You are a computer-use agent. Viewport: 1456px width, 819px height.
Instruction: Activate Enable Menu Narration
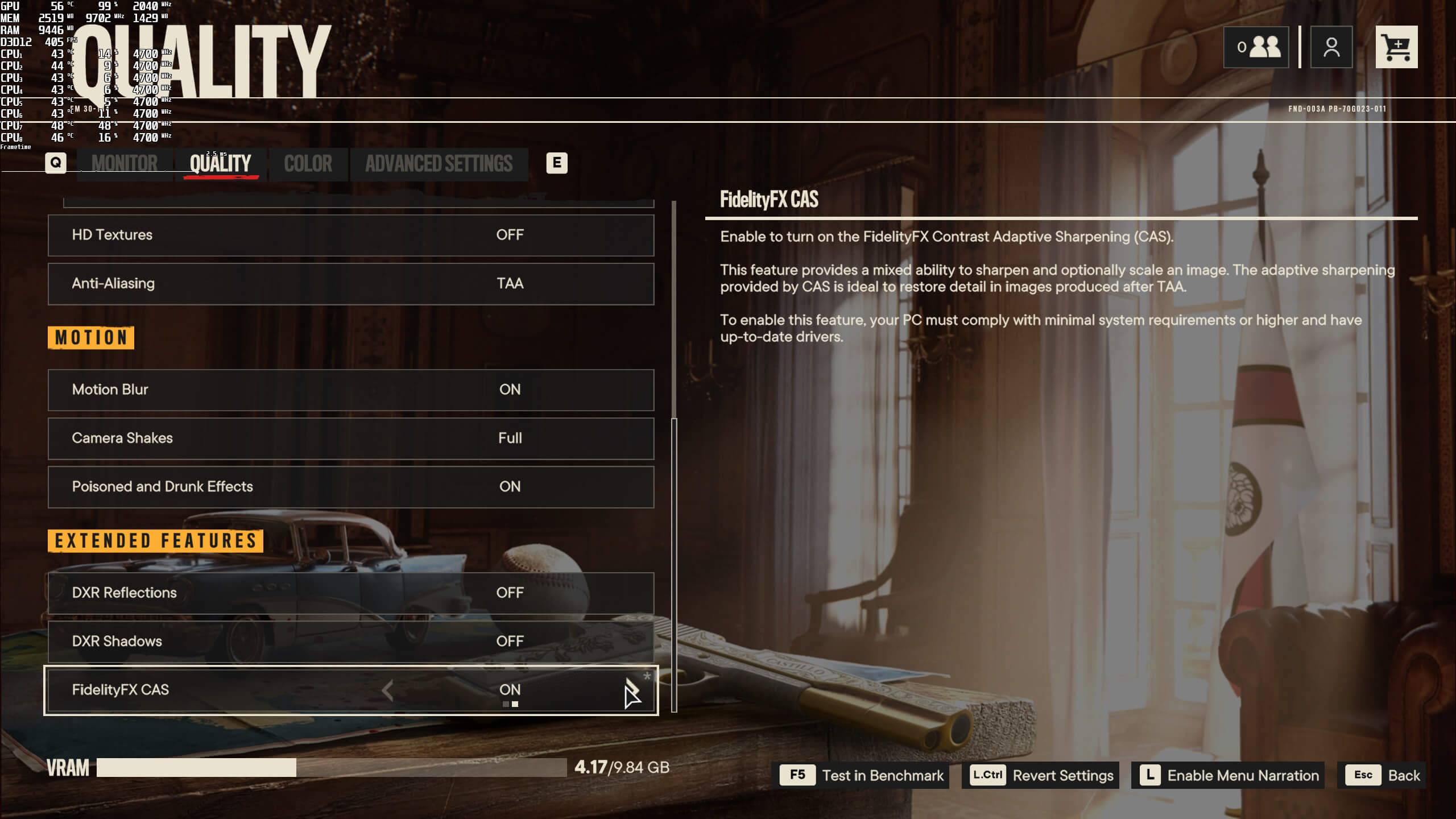(x=1227, y=775)
